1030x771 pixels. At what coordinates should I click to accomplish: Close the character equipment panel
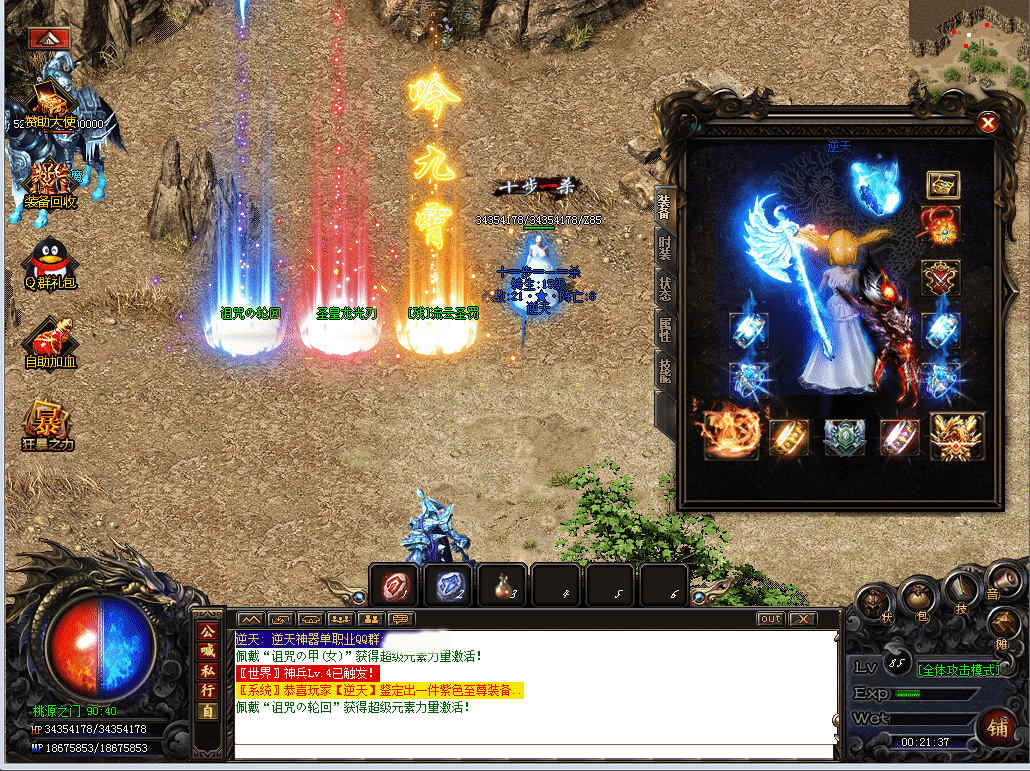[988, 123]
